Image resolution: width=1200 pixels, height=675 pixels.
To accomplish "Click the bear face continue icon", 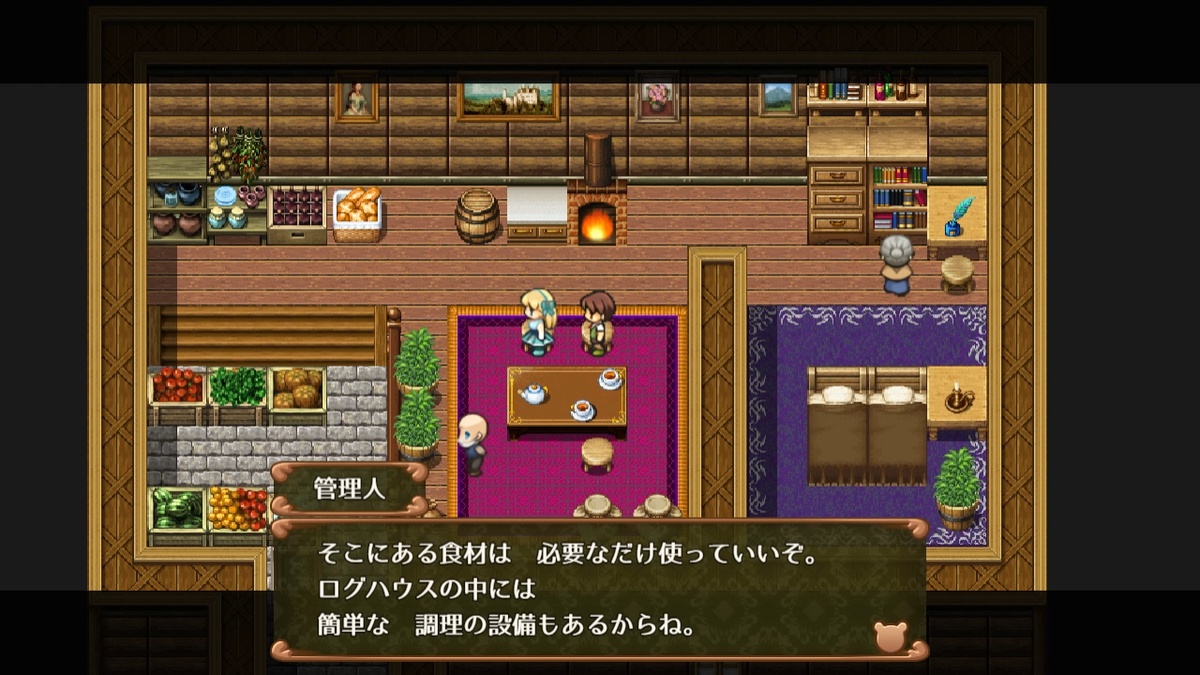I will [890, 636].
